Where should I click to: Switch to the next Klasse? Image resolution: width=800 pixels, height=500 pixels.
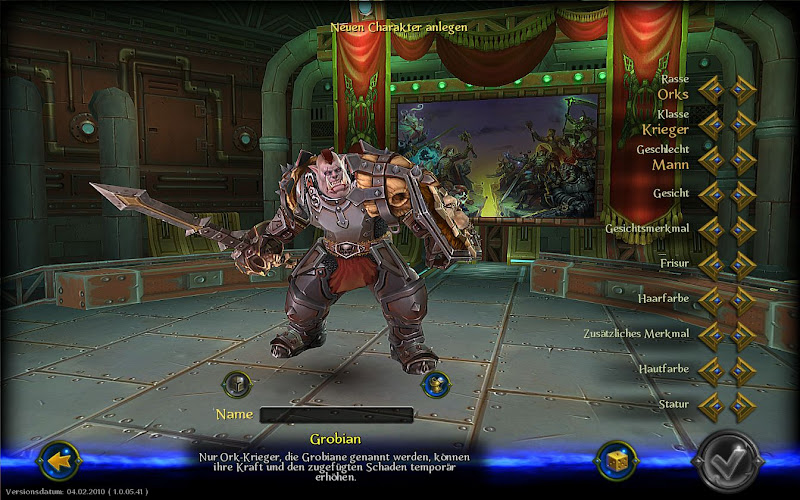click(x=741, y=124)
